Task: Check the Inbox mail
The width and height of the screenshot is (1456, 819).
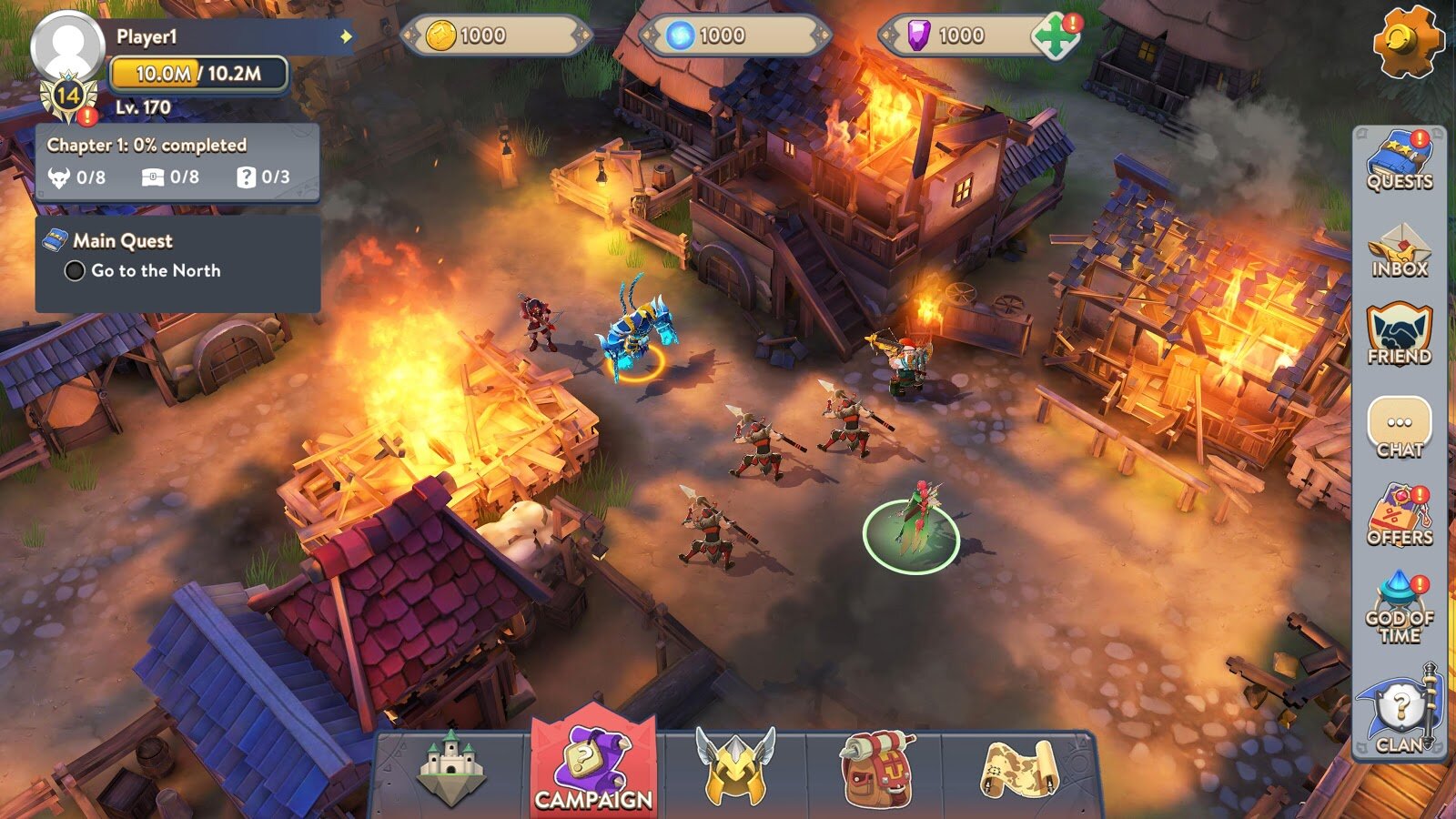Action: [1400, 249]
